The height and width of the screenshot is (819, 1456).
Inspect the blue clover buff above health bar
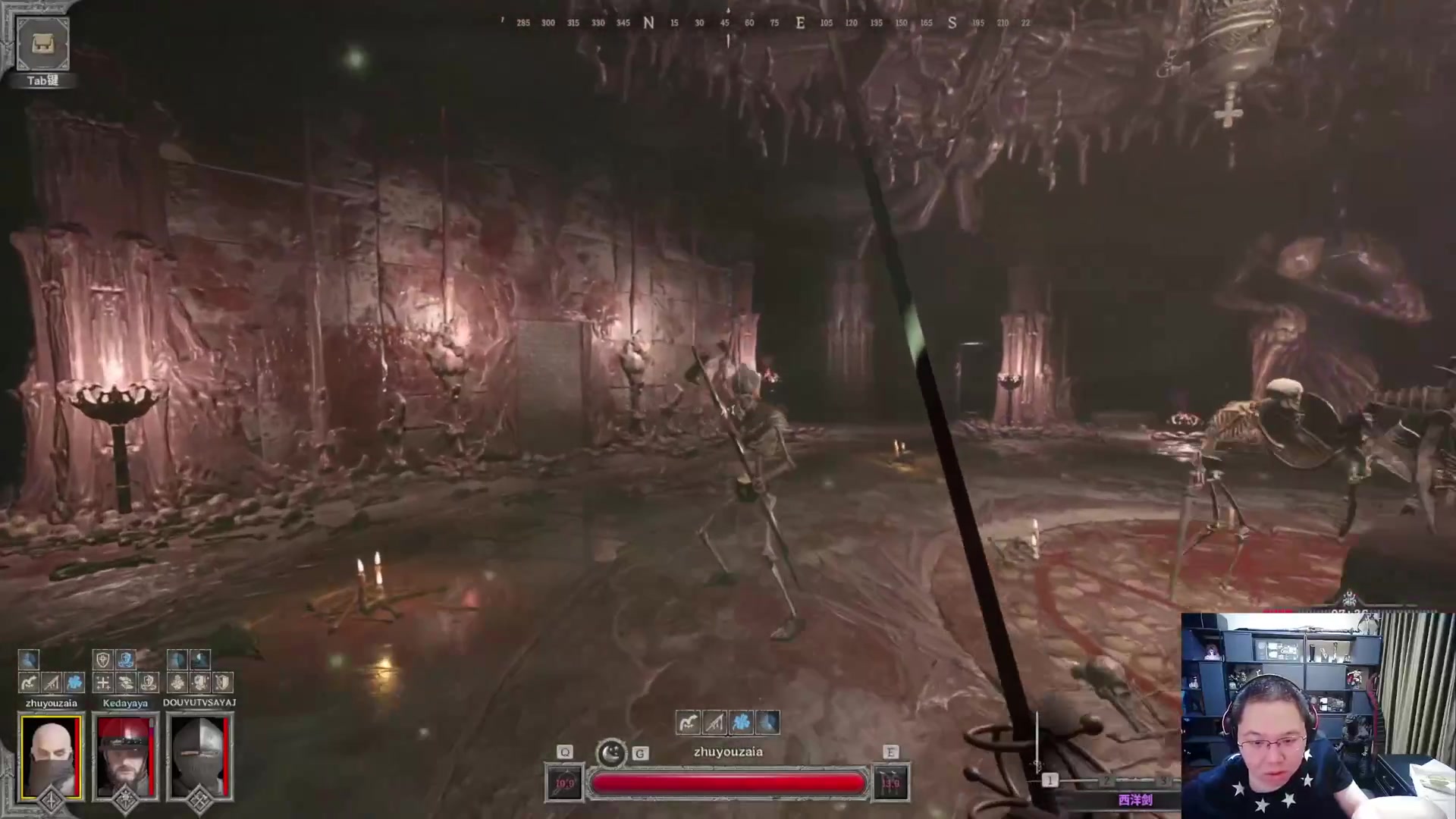click(x=742, y=722)
